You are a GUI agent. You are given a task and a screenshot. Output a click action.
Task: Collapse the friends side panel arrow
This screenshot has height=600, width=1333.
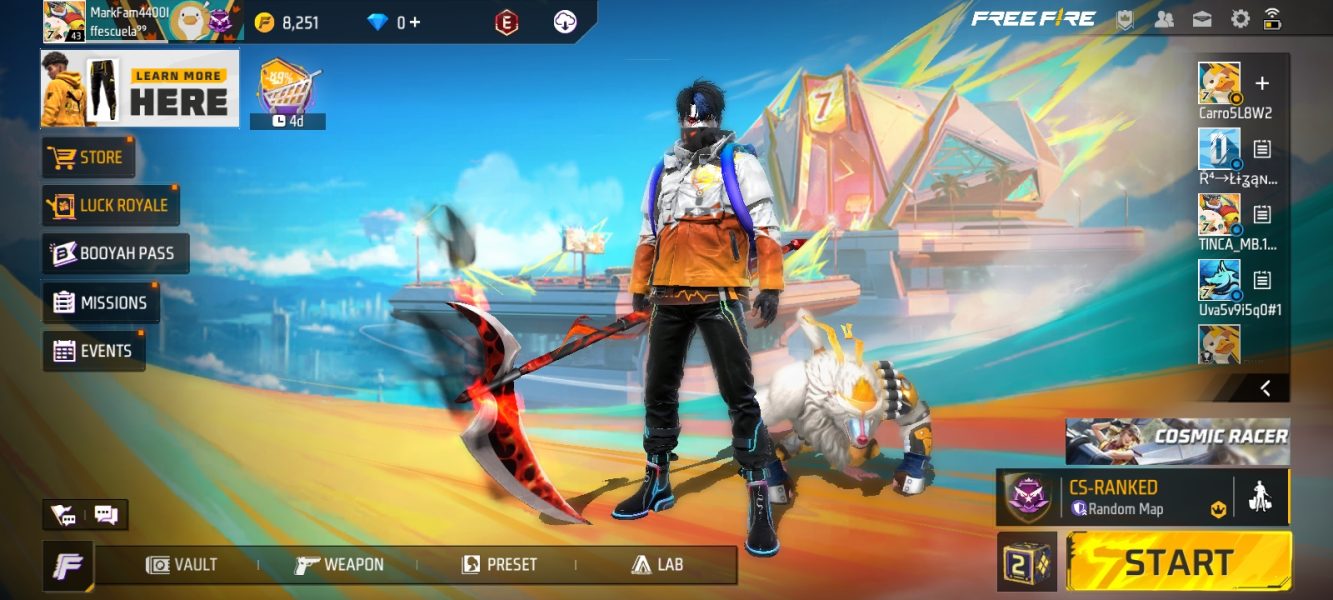(1265, 388)
